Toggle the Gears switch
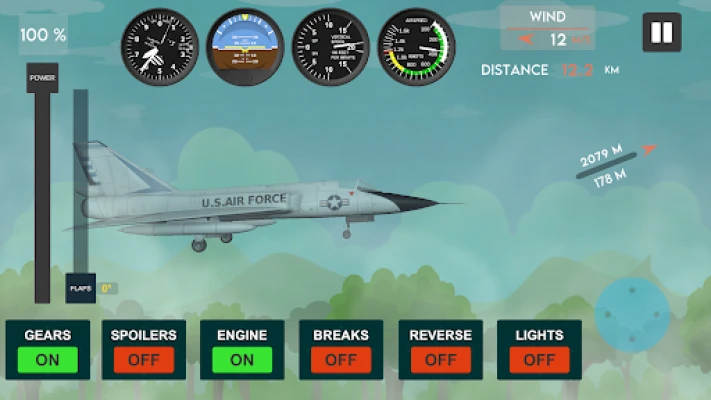 click(x=47, y=359)
